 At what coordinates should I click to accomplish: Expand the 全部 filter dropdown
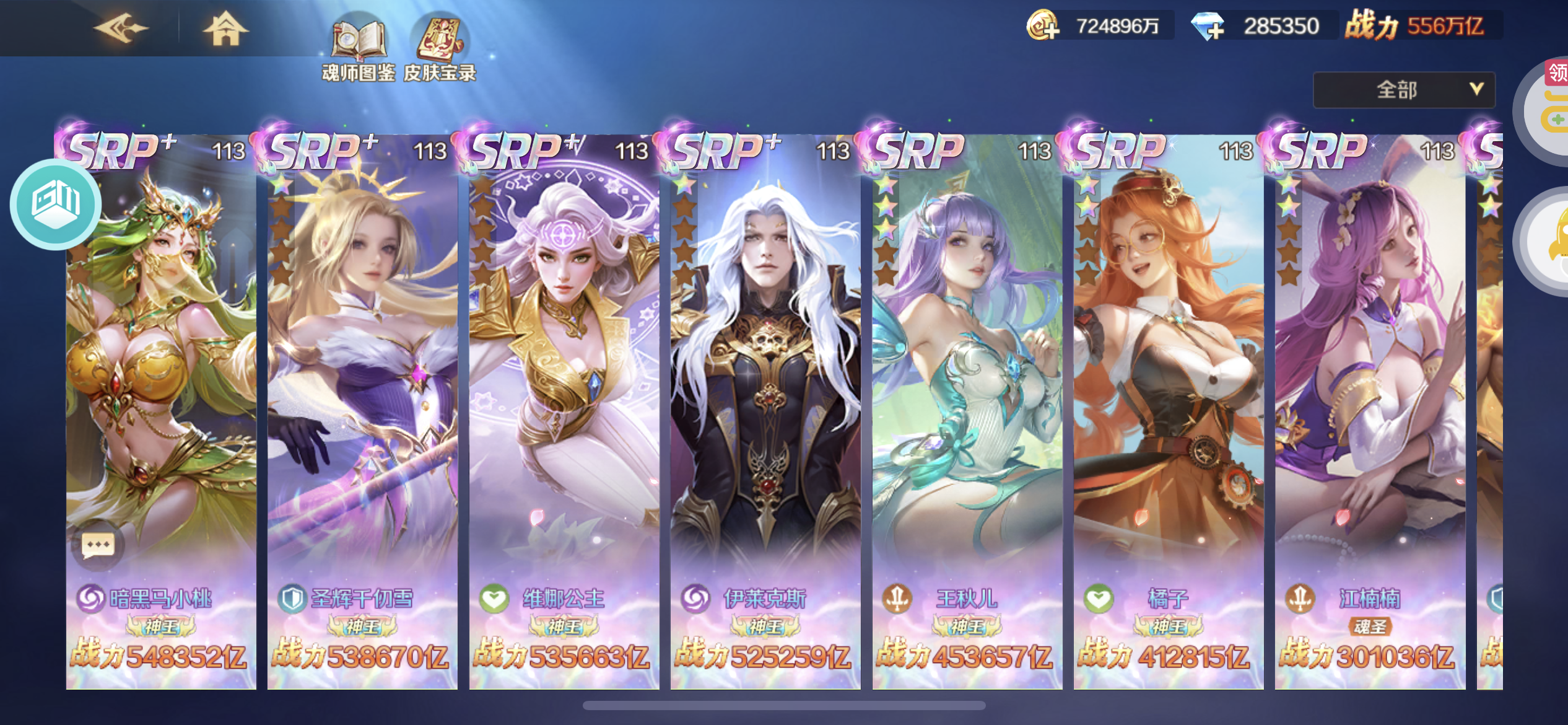pyautogui.click(x=1404, y=90)
